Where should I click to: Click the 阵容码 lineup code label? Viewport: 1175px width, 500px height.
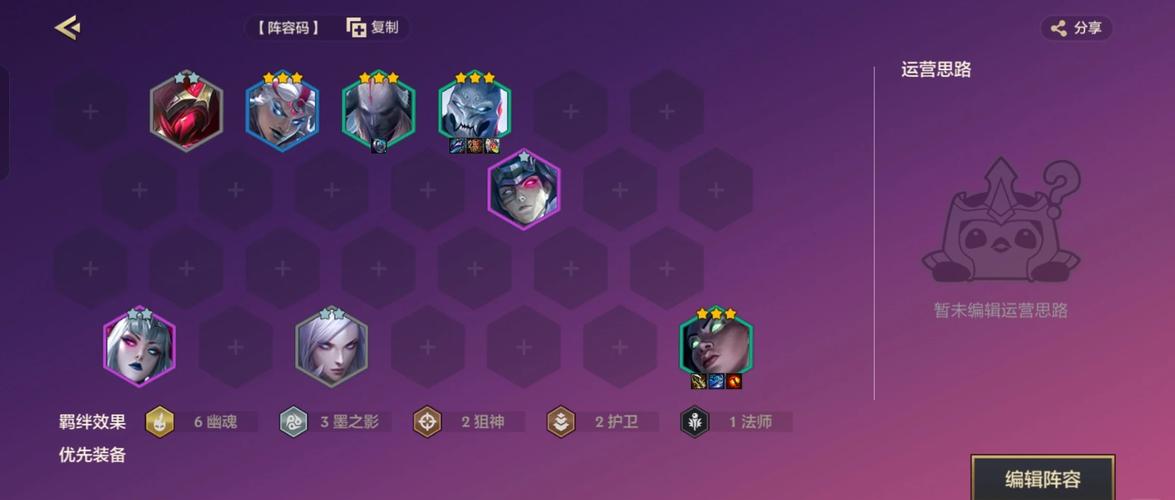[x=288, y=28]
